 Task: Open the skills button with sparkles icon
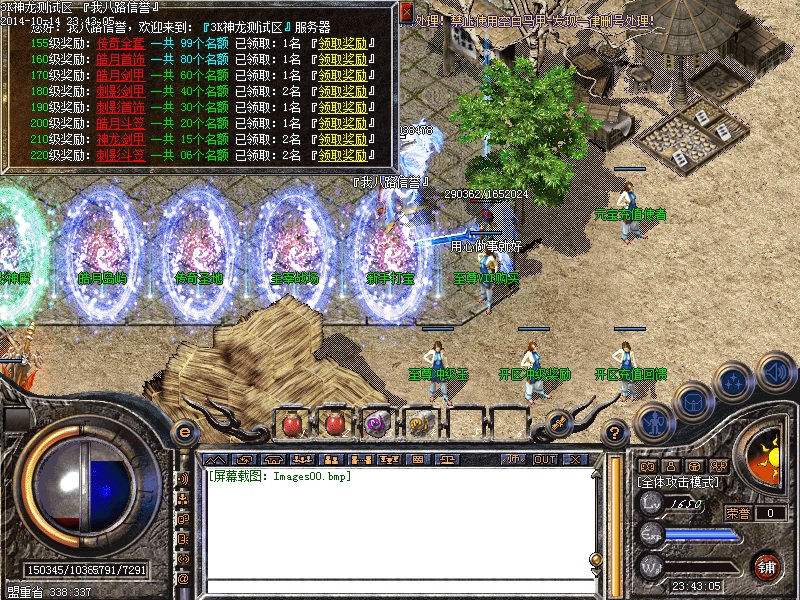(735, 382)
